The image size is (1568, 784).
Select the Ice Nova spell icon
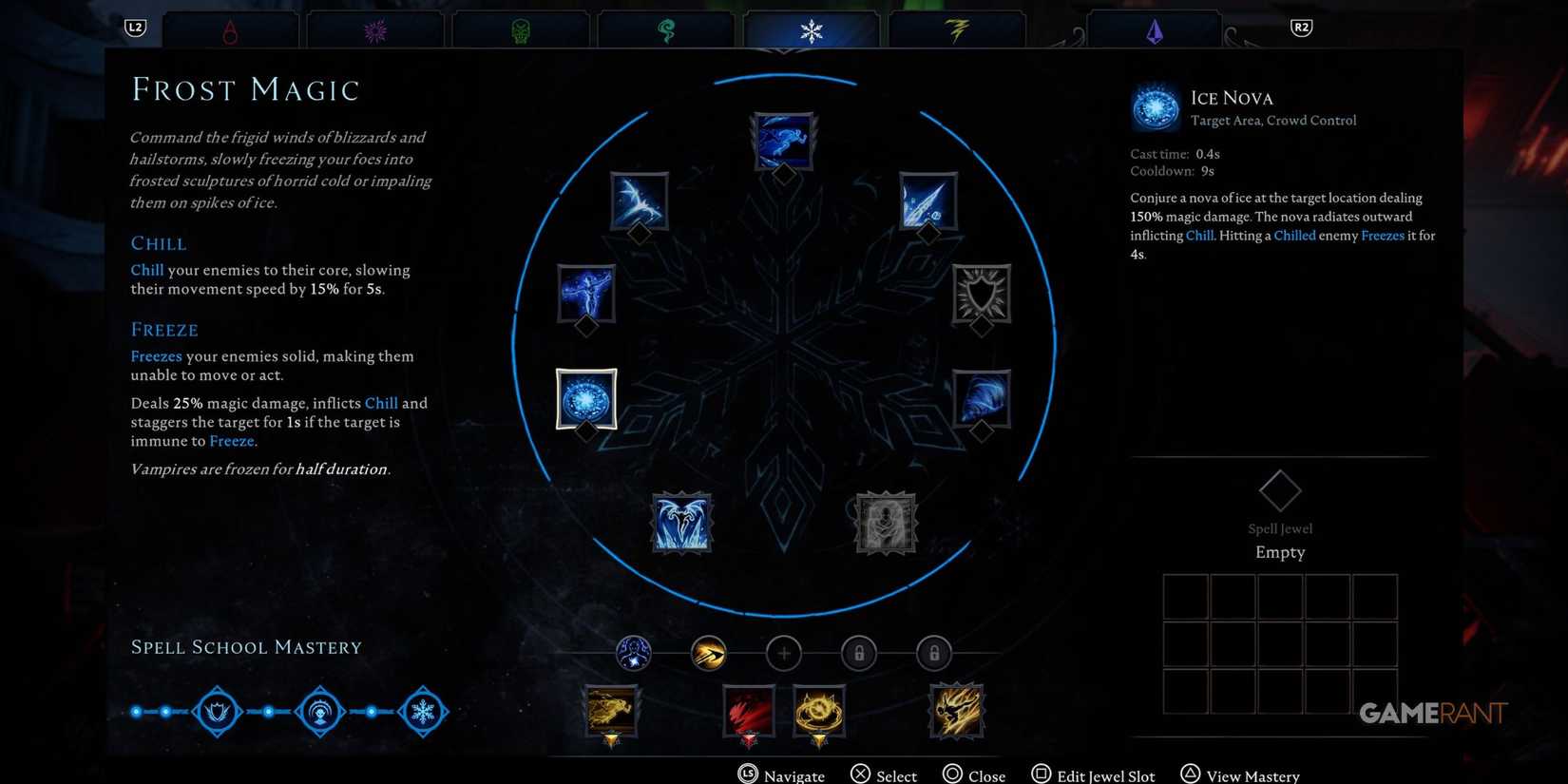pyautogui.click(x=586, y=399)
